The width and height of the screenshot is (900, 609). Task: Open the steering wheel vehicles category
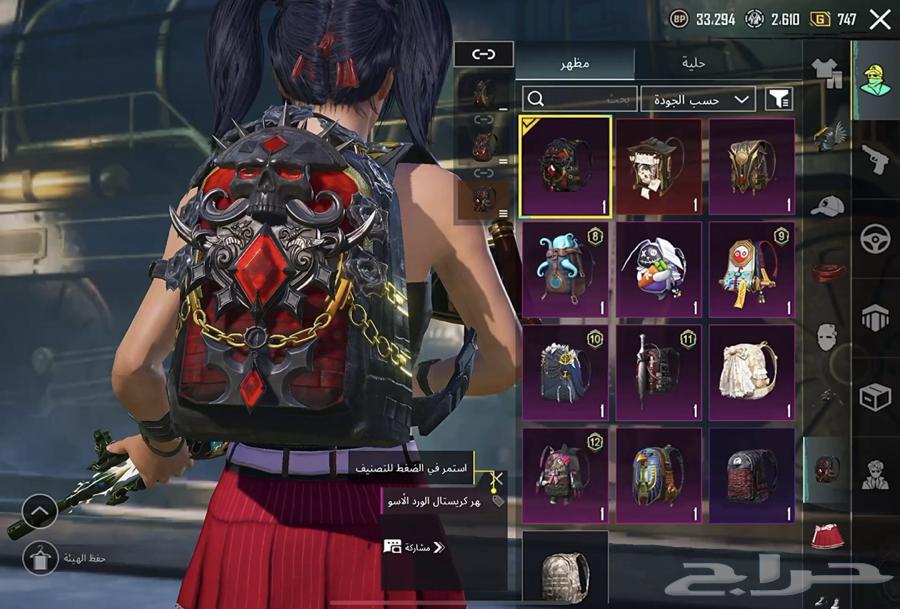(x=876, y=238)
